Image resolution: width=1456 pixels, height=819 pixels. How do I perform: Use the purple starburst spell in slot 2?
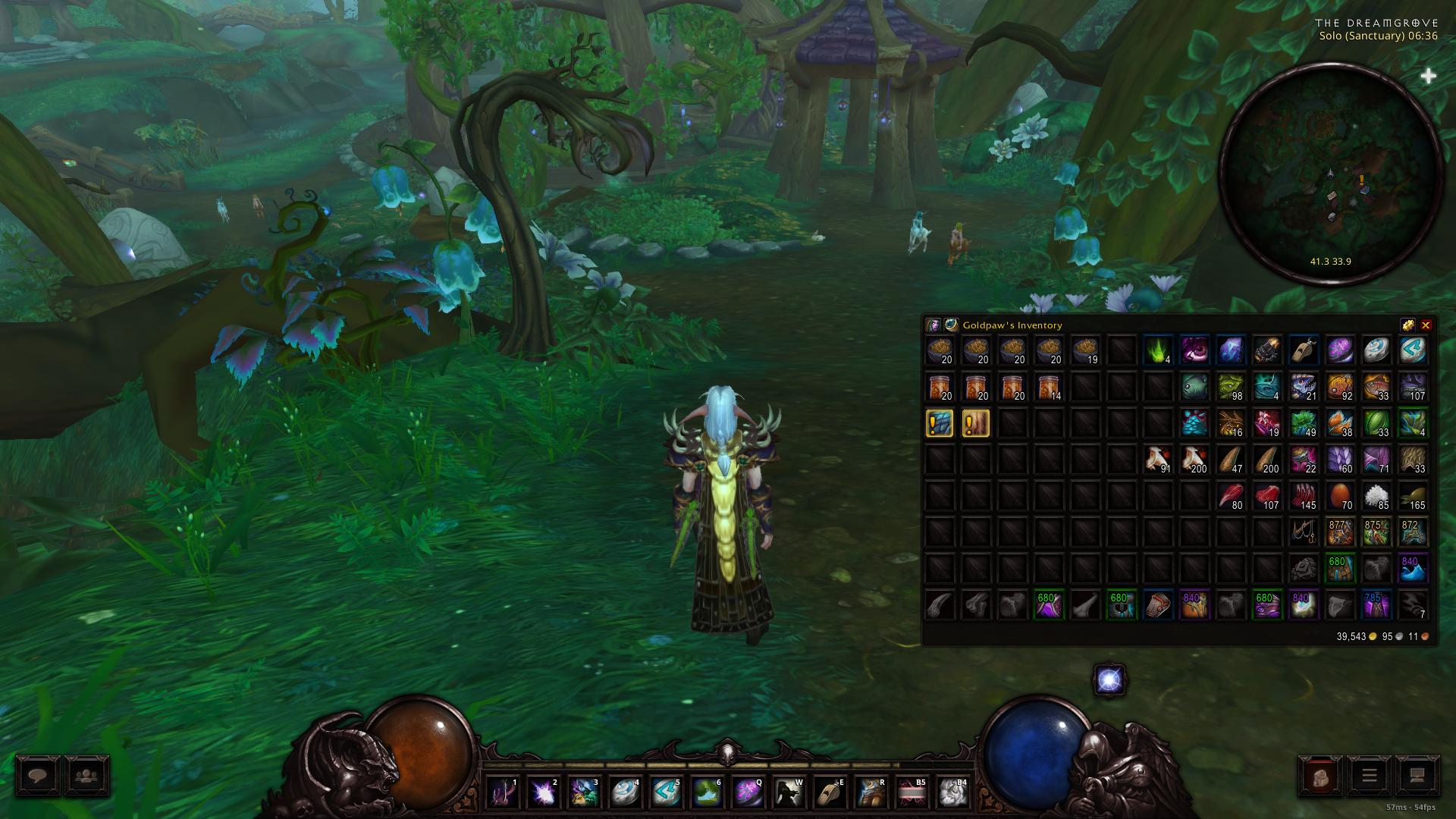point(543,793)
